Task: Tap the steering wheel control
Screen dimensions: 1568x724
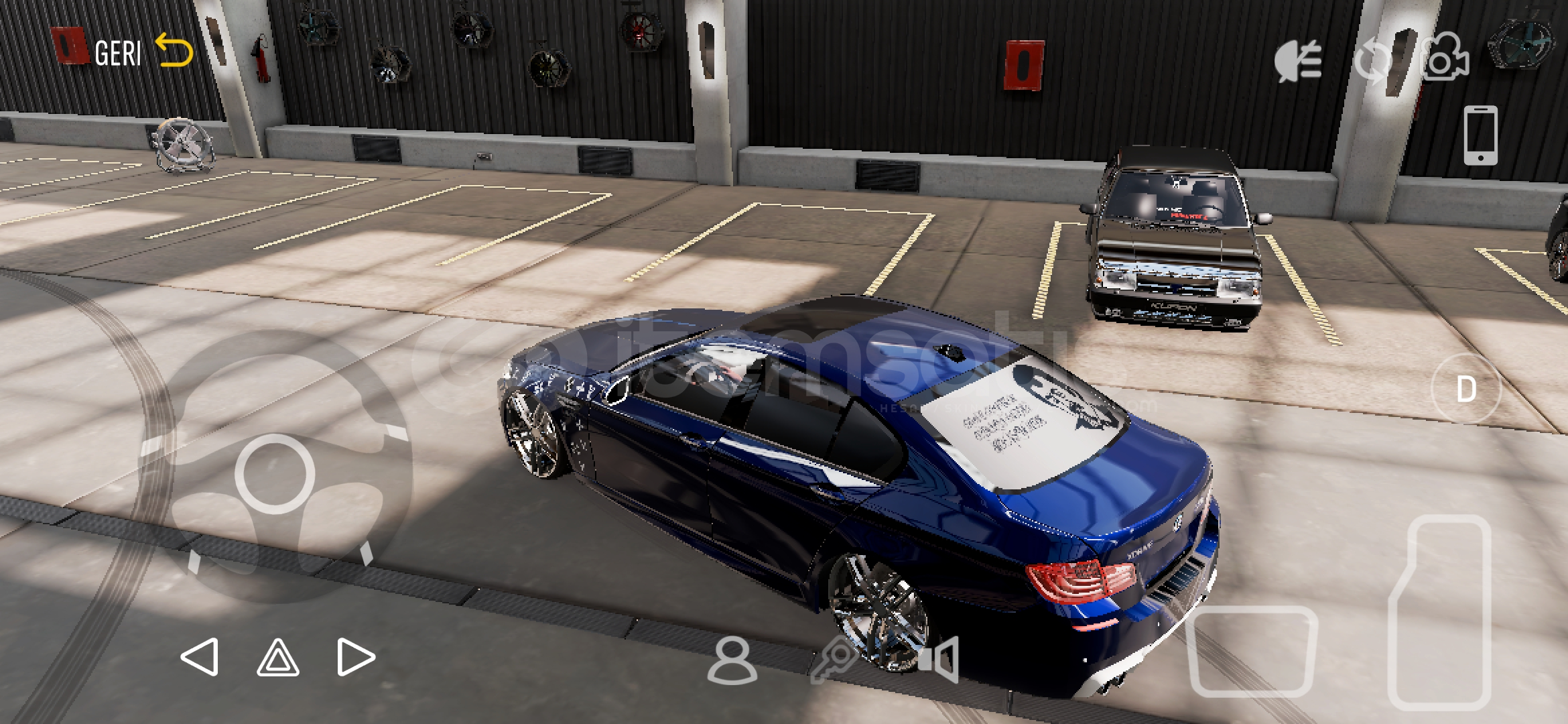Action: [275, 473]
